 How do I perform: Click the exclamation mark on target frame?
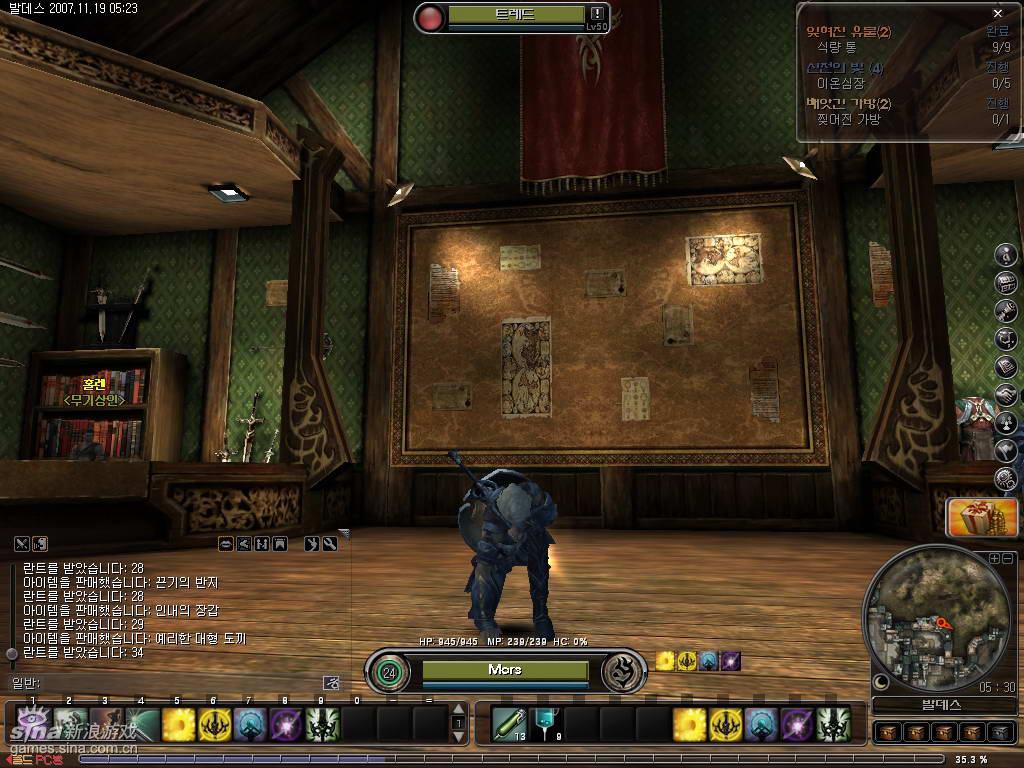(597, 14)
